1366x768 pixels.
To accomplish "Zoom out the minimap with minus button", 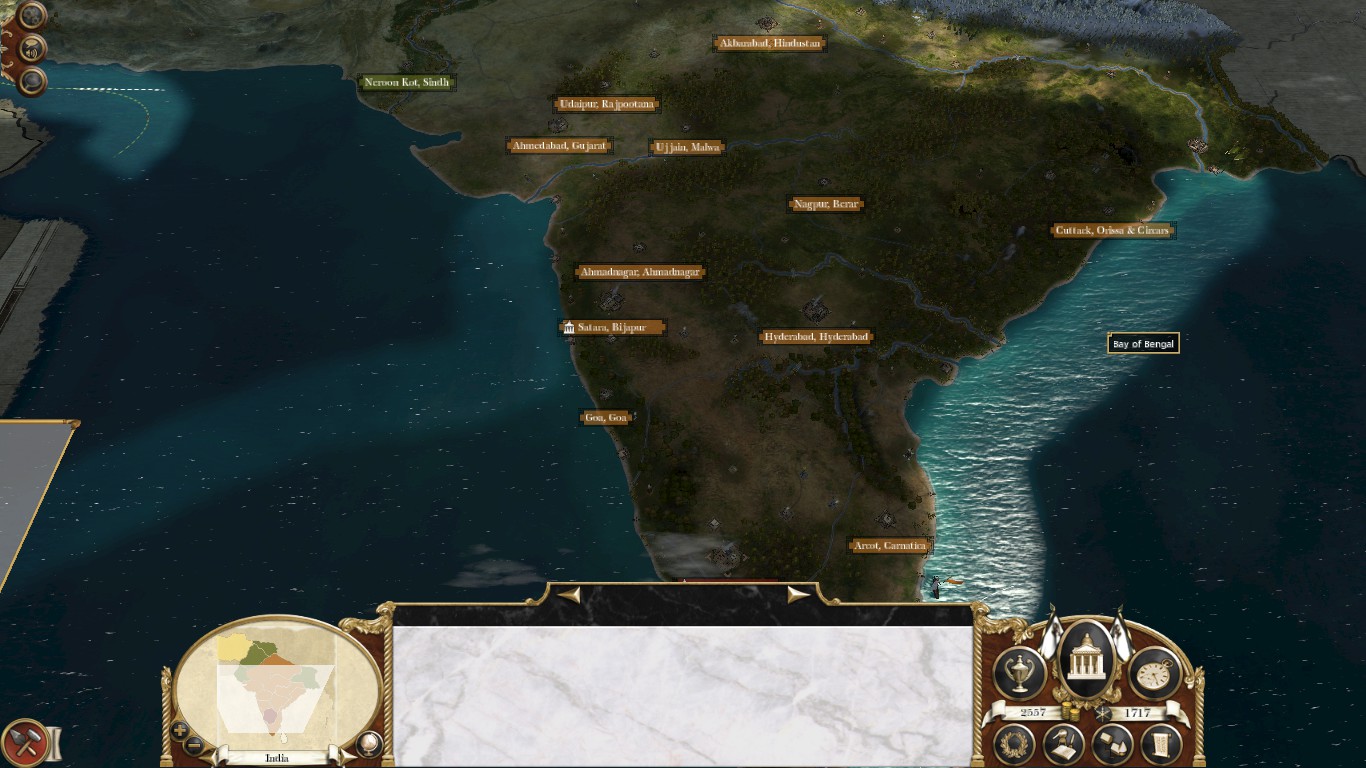I will (x=194, y=745).
